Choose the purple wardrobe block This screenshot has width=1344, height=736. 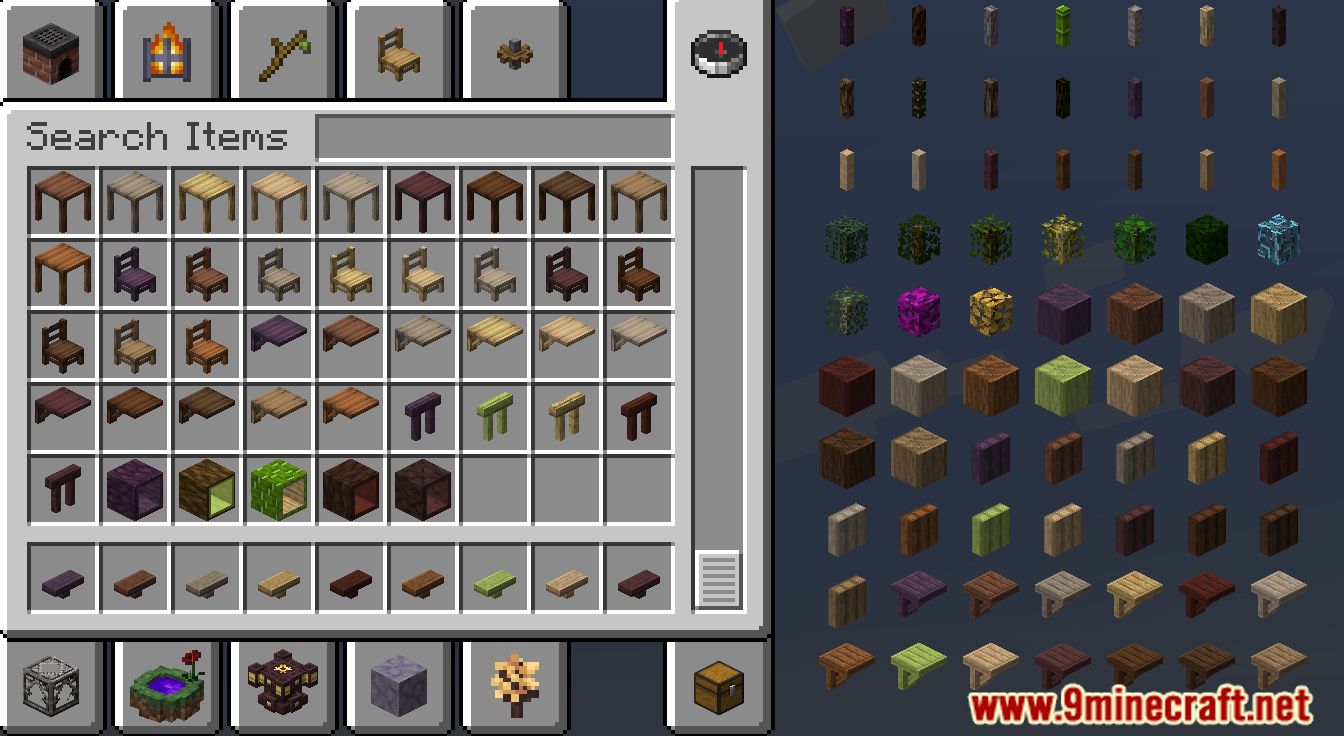click(x=135, y=488)
